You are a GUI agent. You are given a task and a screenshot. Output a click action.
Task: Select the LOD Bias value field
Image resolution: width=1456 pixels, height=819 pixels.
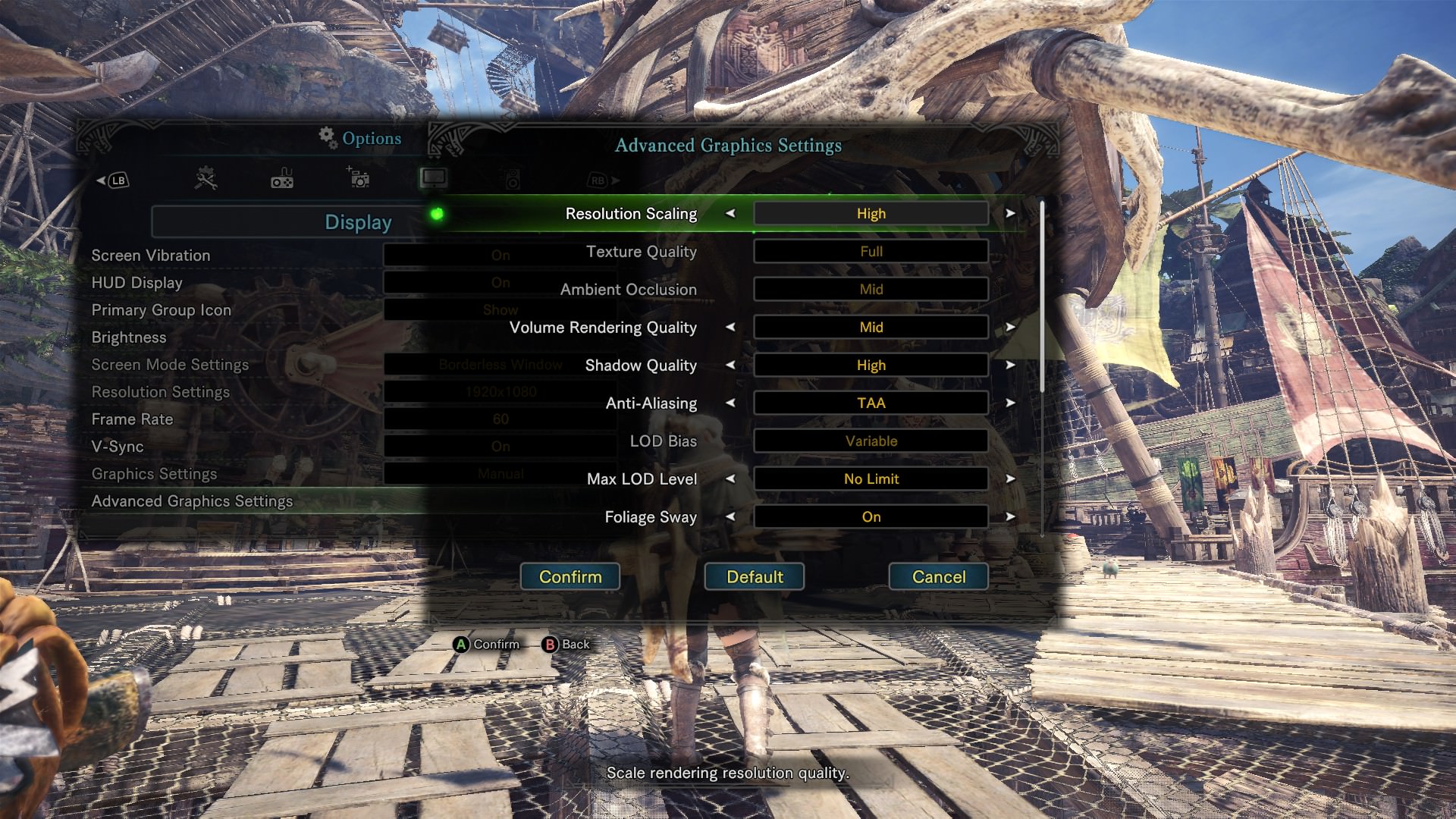coord(871,441)
